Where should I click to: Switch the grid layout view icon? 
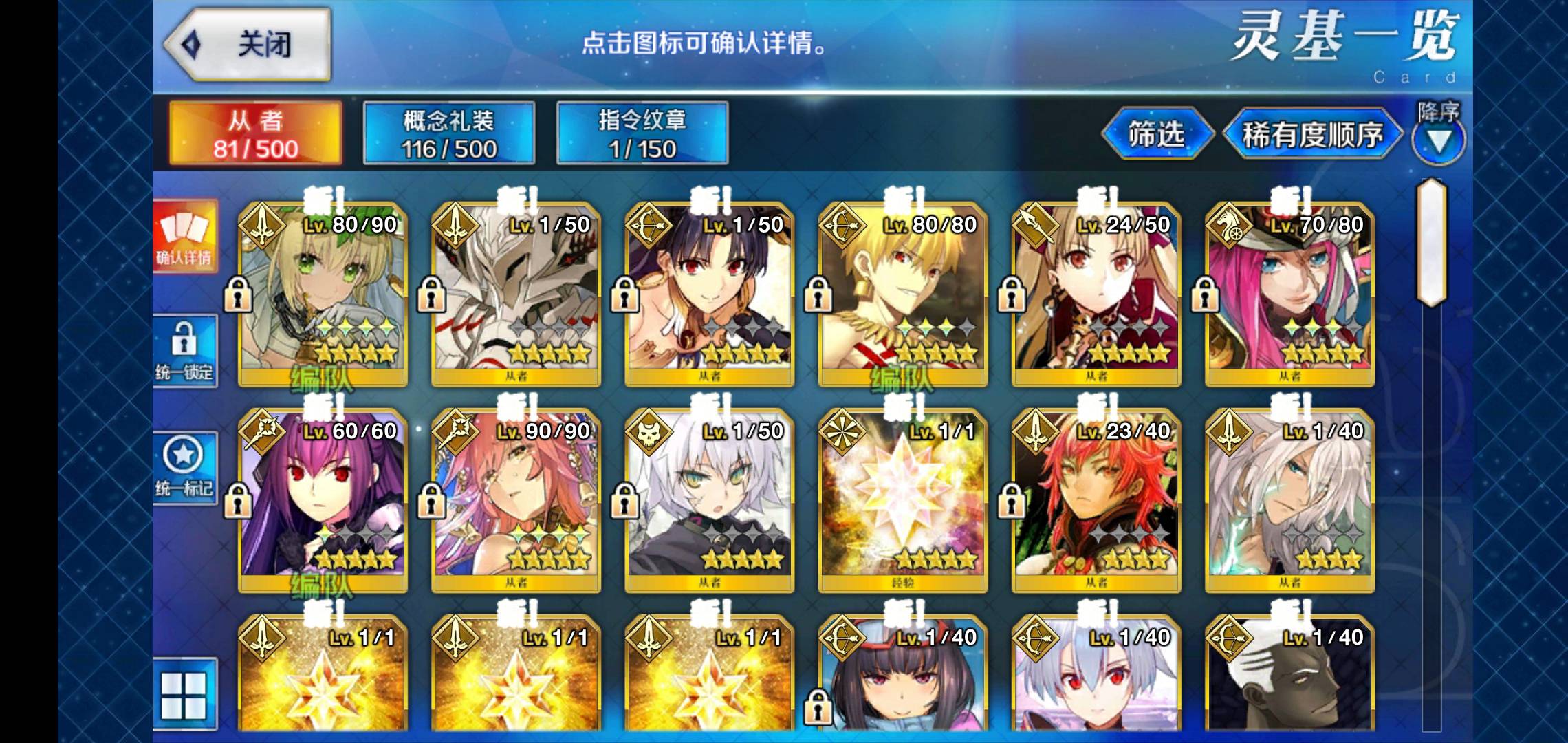184,695
